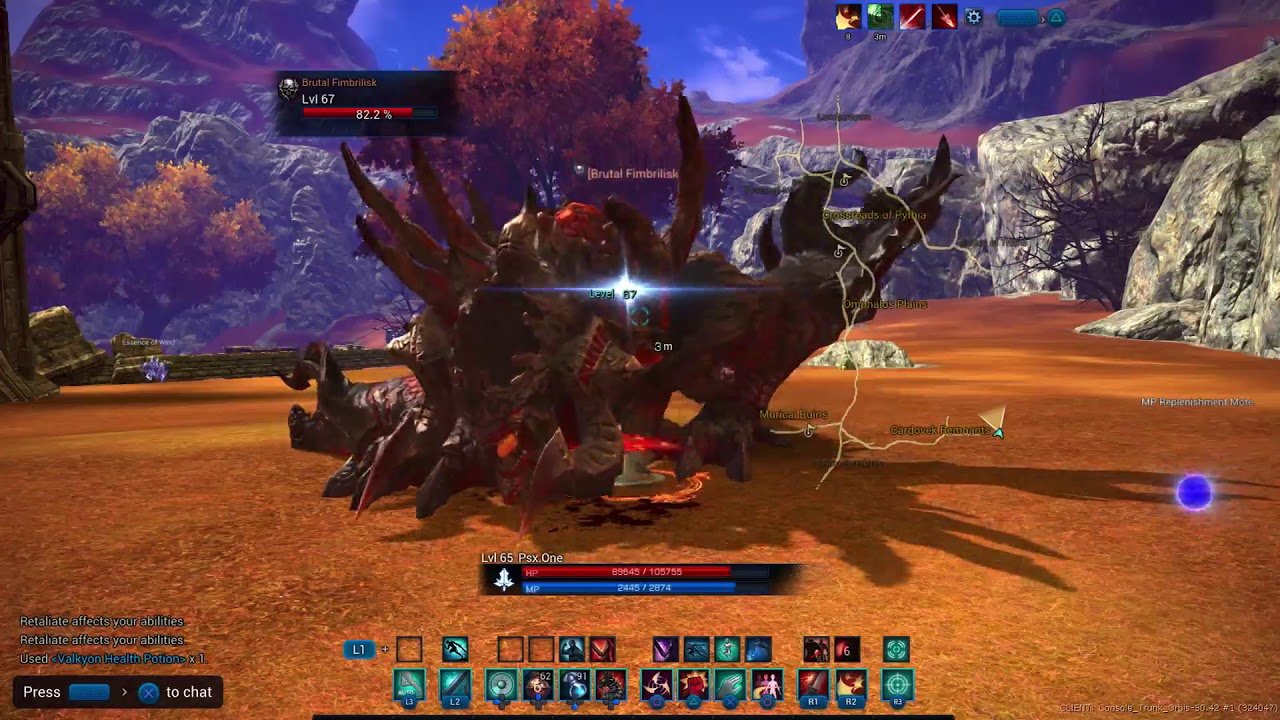Click the Cardovek Remnants map label
This screenshot has height=720, width=1280.
coord(939,431)
